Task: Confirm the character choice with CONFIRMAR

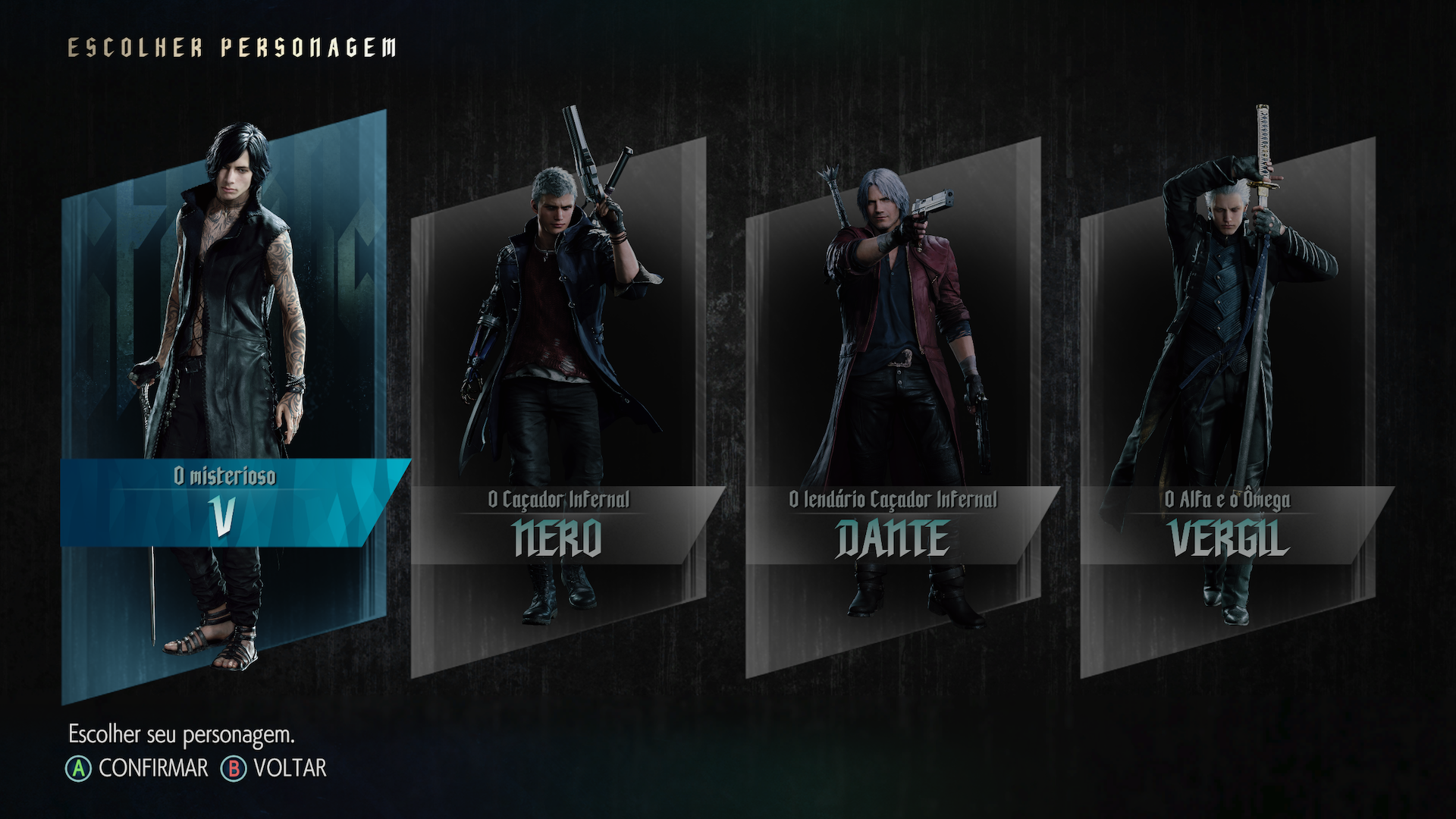Action: point(138,768)
